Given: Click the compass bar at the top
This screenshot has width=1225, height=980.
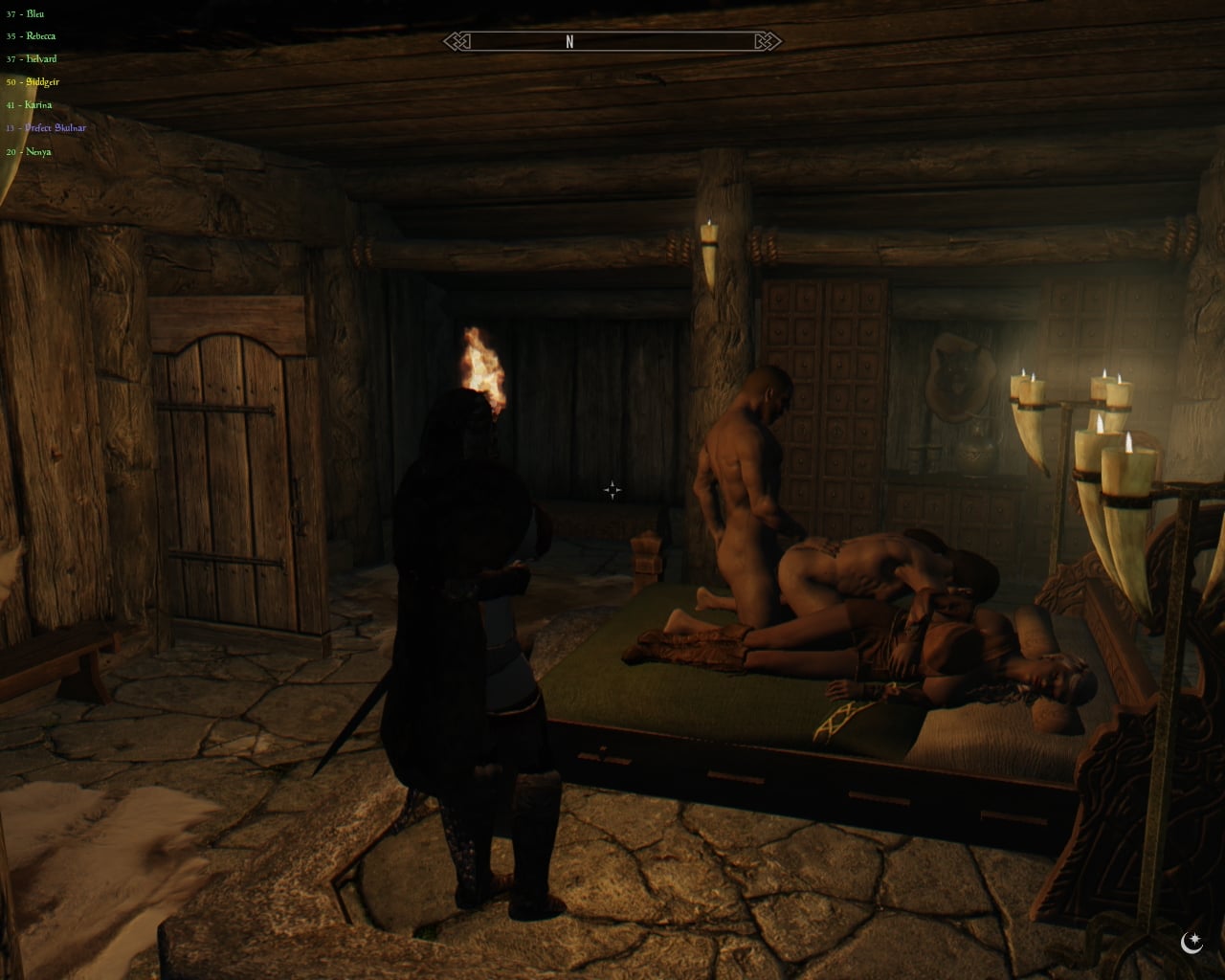Looking at the screenshot, I should 612,41.
